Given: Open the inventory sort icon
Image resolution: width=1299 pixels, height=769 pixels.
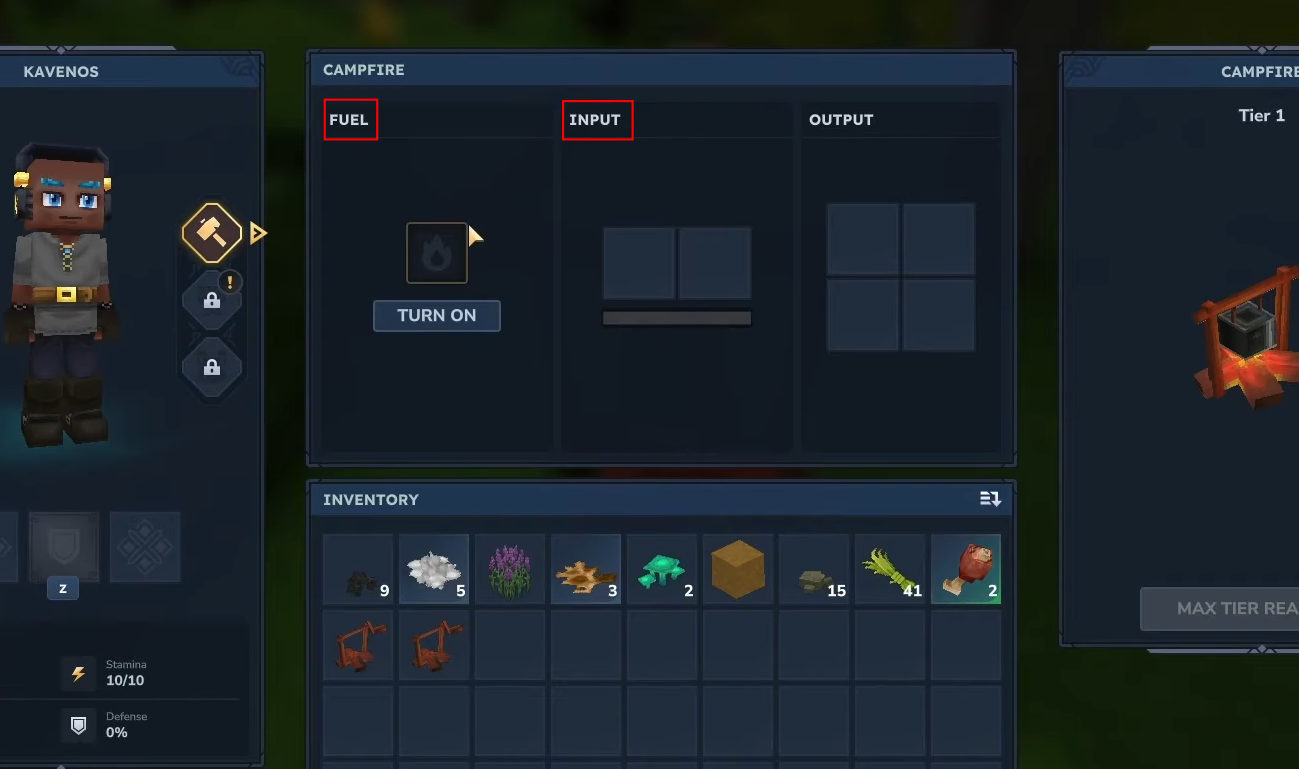Looking at the screenshot, I should [989, 498].
